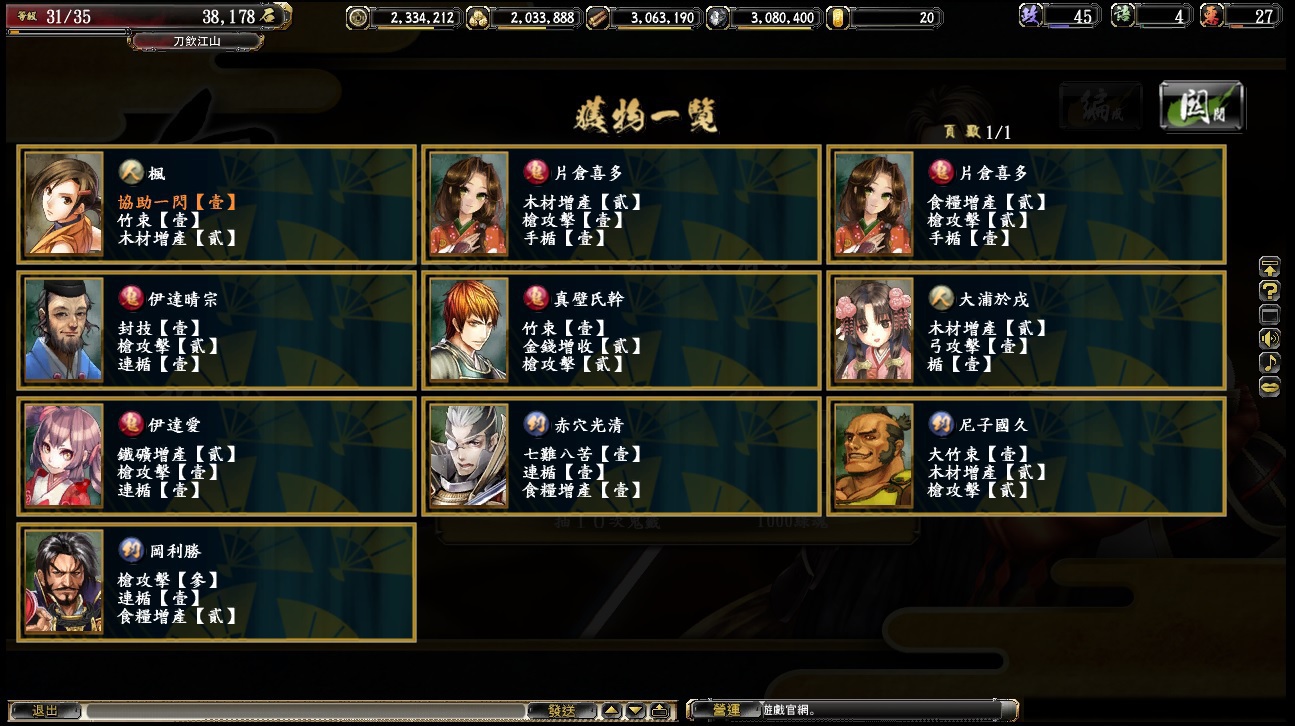This screenshot has height=726, width=1295.
Task: Select the 大浦於戌 card
Action: (1026, 330)
